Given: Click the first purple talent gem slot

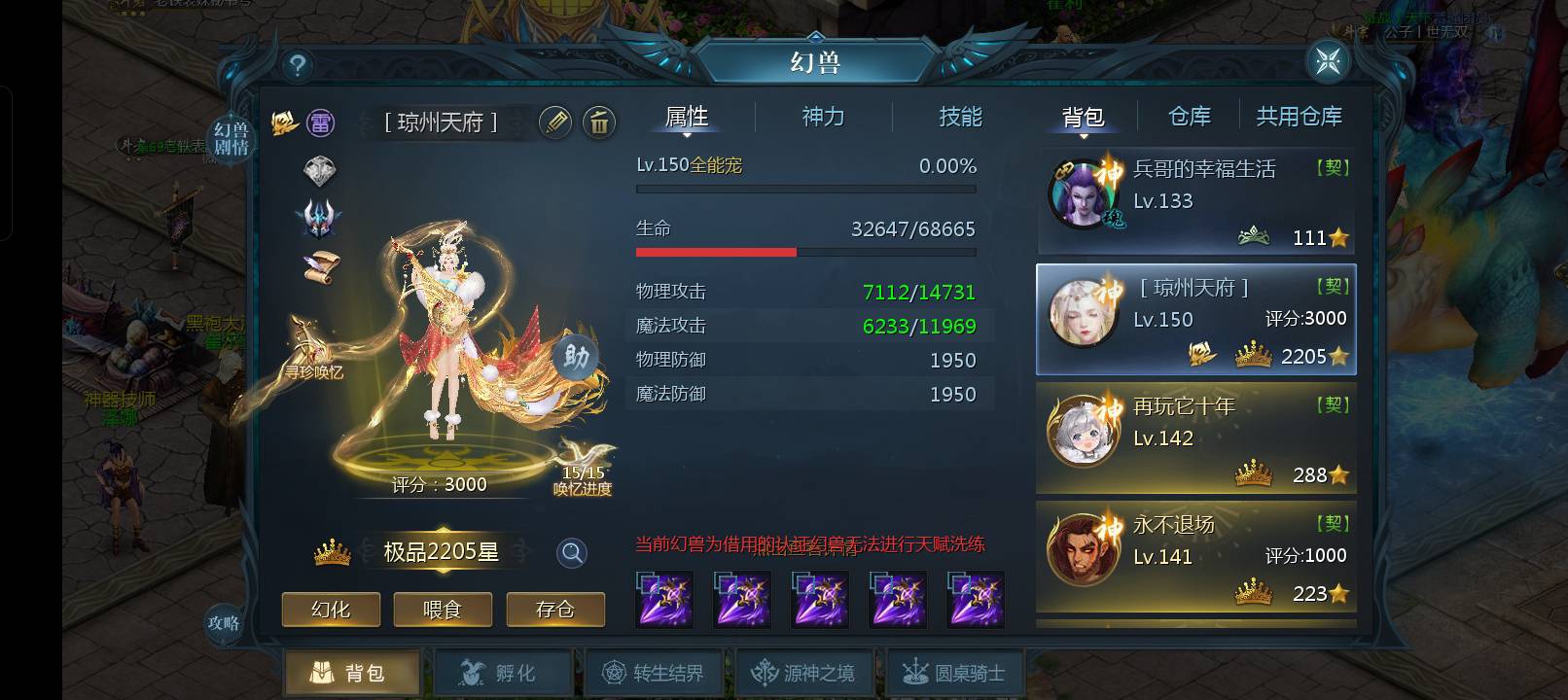Looking at the screenshot, I should [662, 600].
